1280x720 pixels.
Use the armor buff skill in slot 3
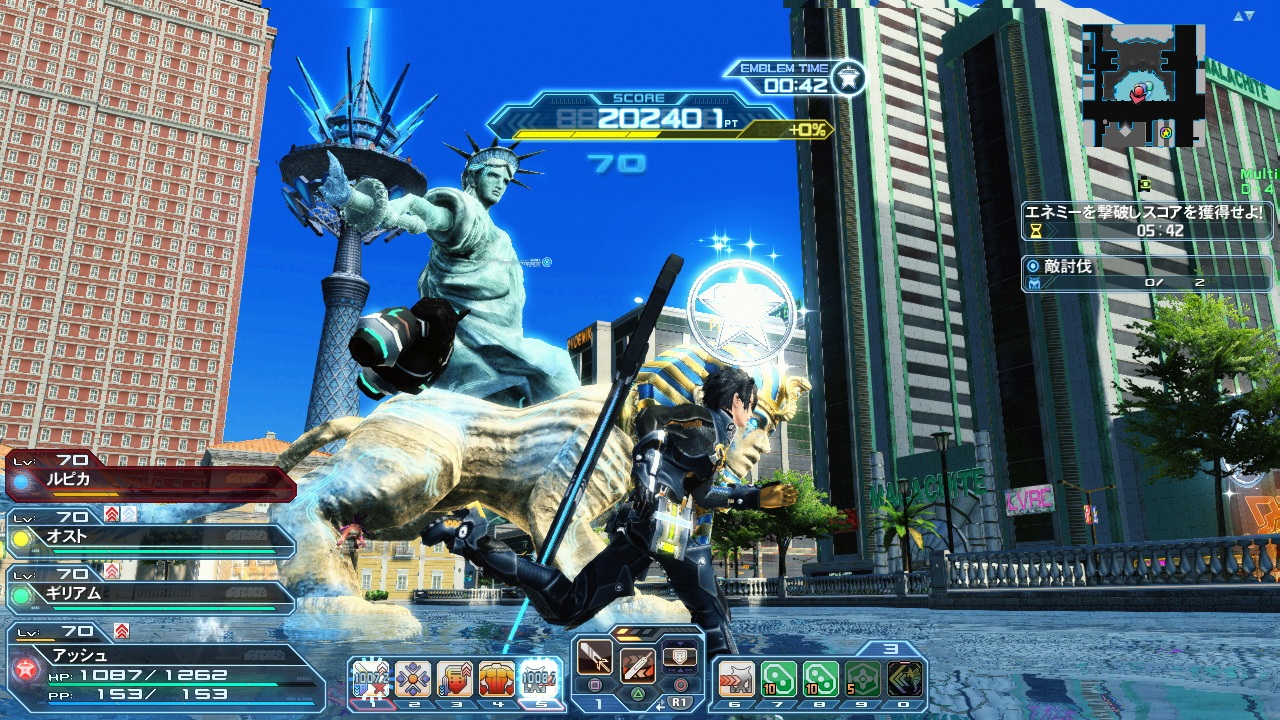coord(455,680)
